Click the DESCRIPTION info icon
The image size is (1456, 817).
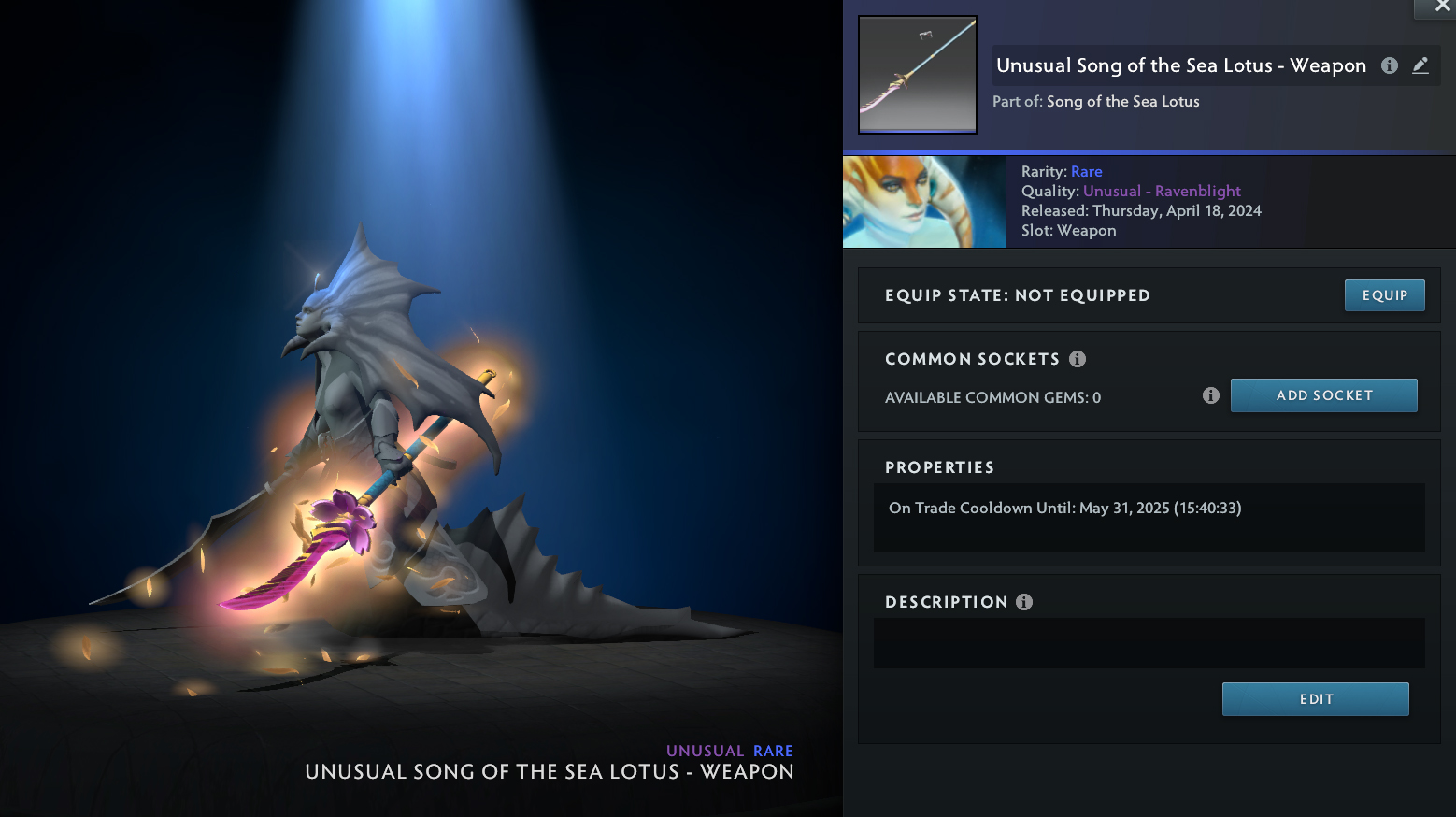[1024, 601]
